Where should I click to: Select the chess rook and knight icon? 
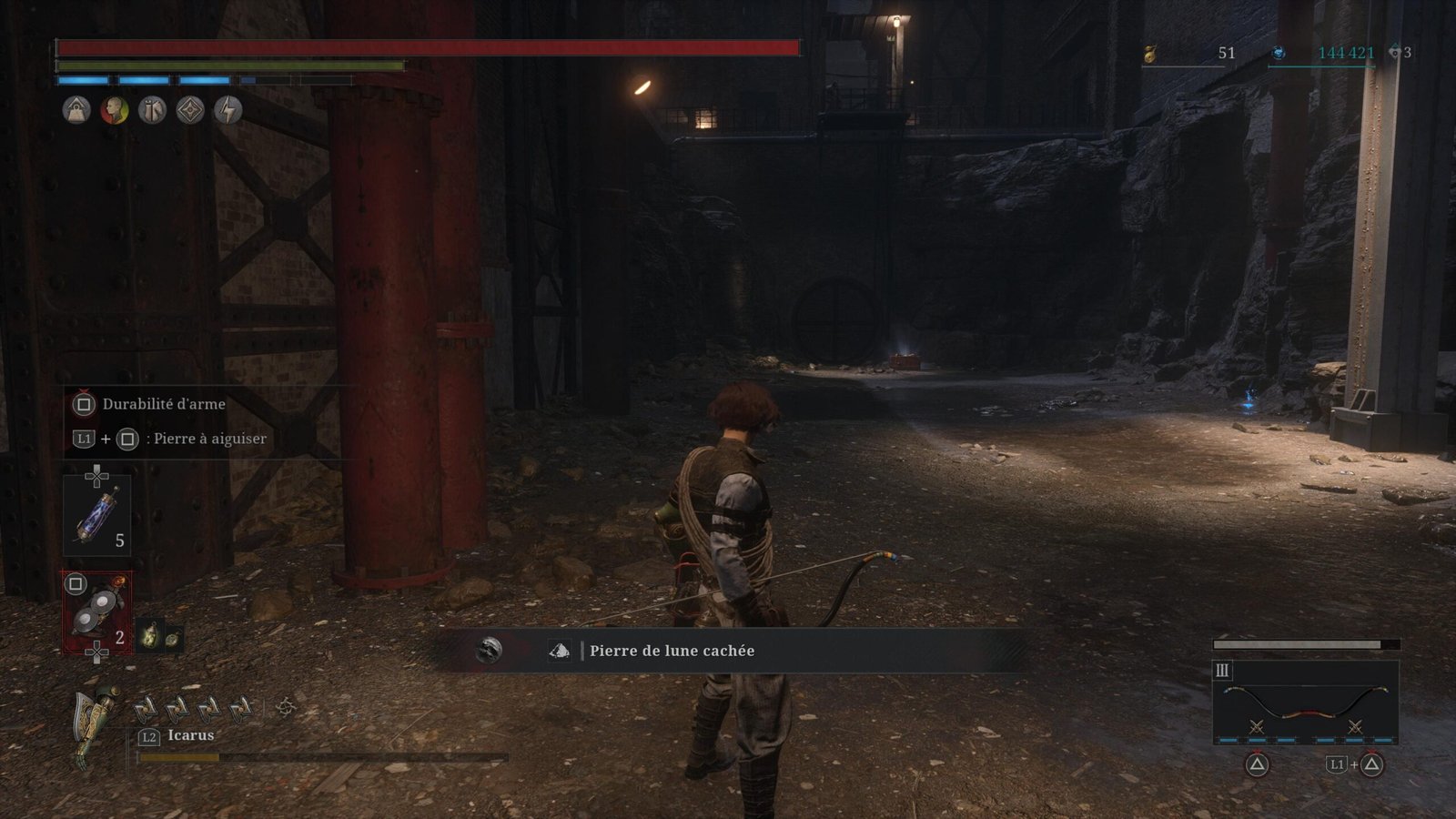[152, 111]
